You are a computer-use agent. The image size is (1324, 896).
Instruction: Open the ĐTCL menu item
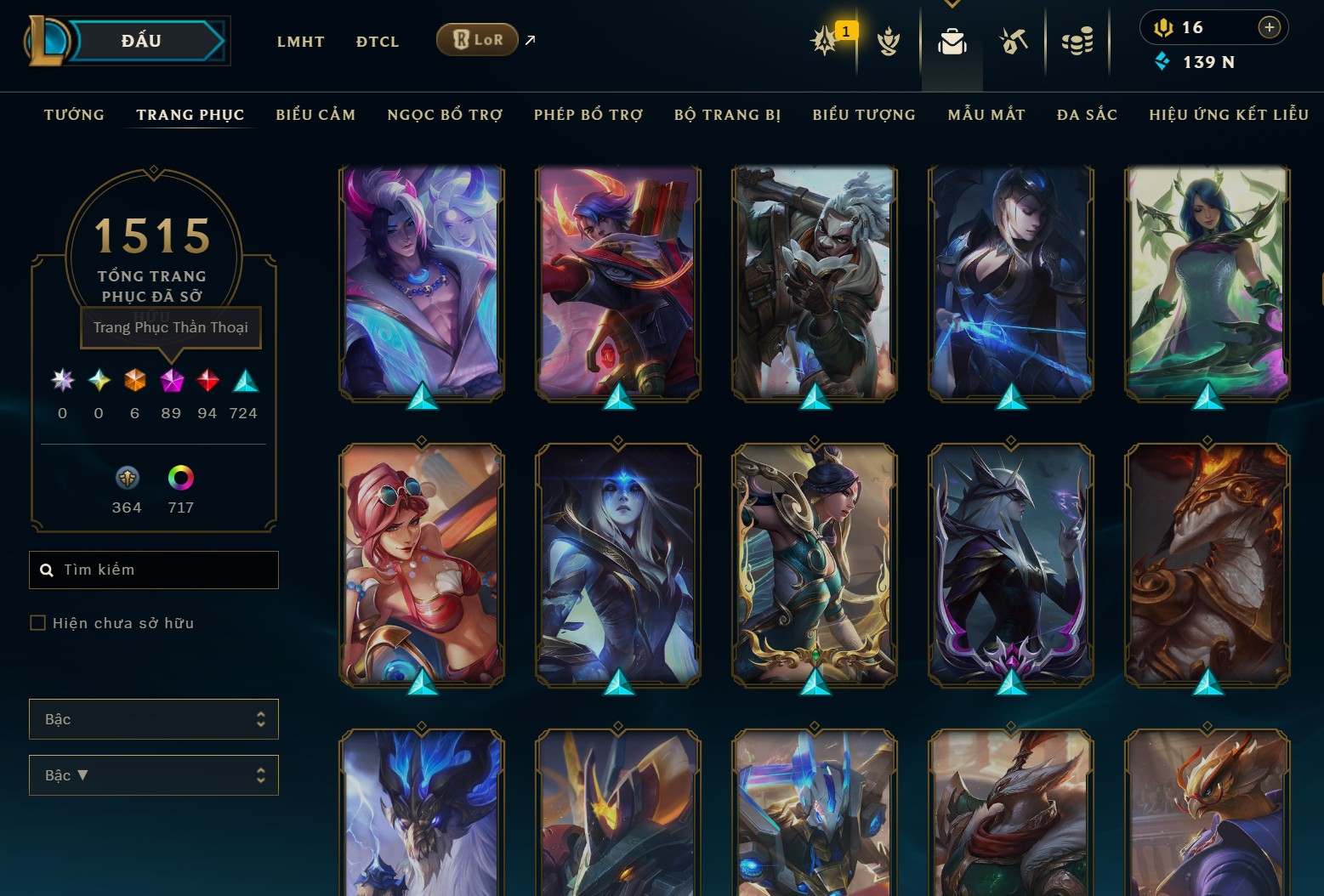point(377,41)
